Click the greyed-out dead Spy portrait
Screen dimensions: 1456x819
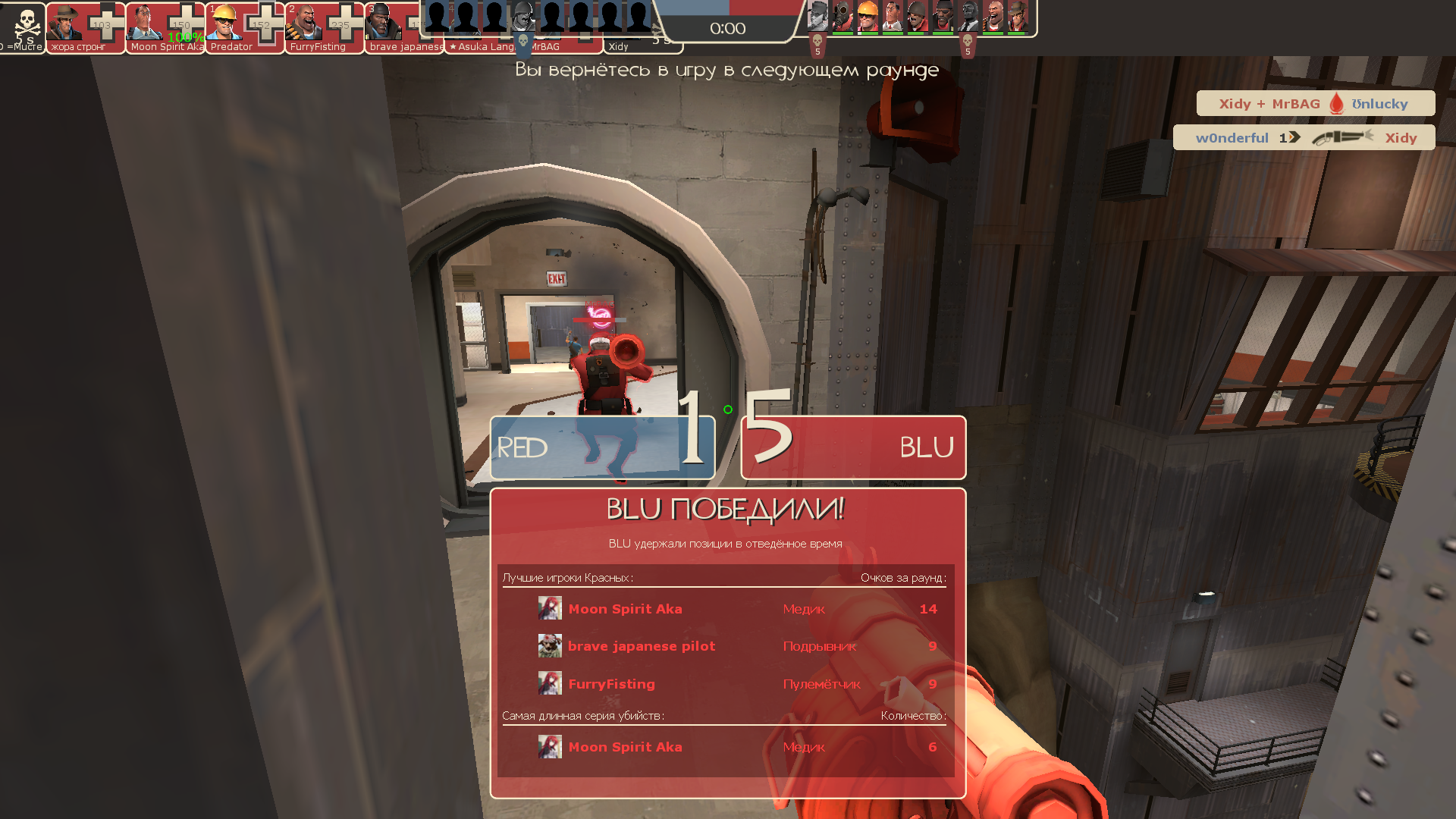(968, 17)
